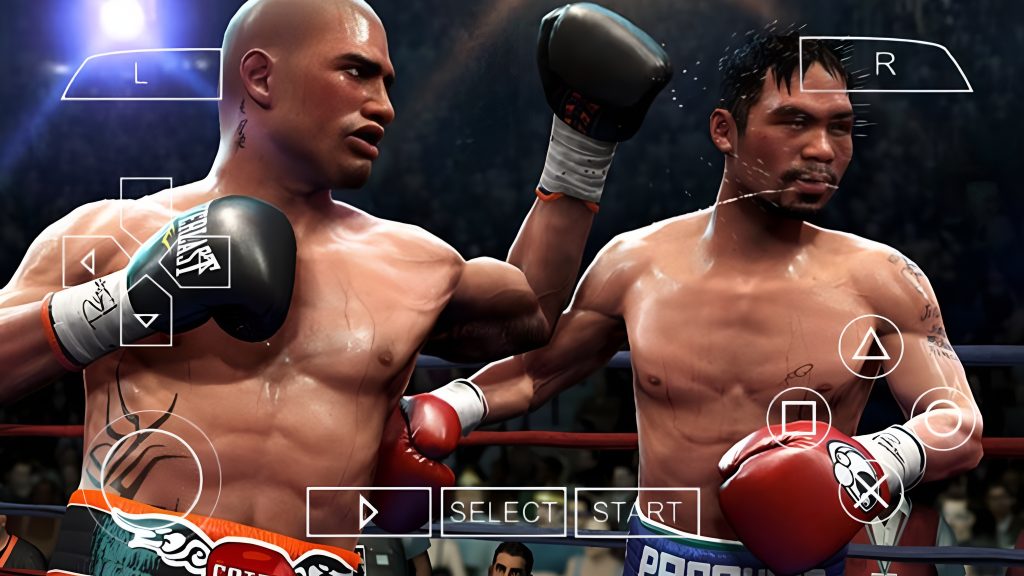Tap the circle face button

click(x=942, y=418)
